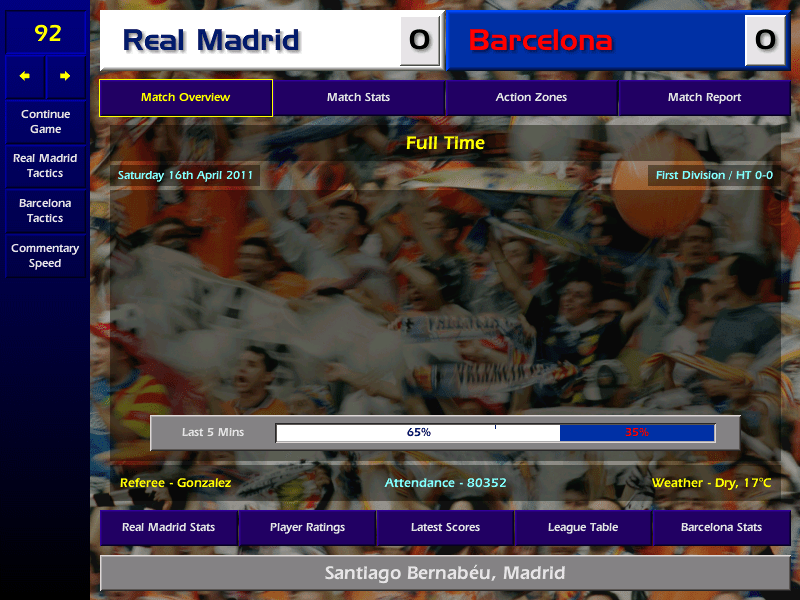Go back with the left arrow button
The height and width of the screenshot is (600, 800).
(x=25, y=76)
